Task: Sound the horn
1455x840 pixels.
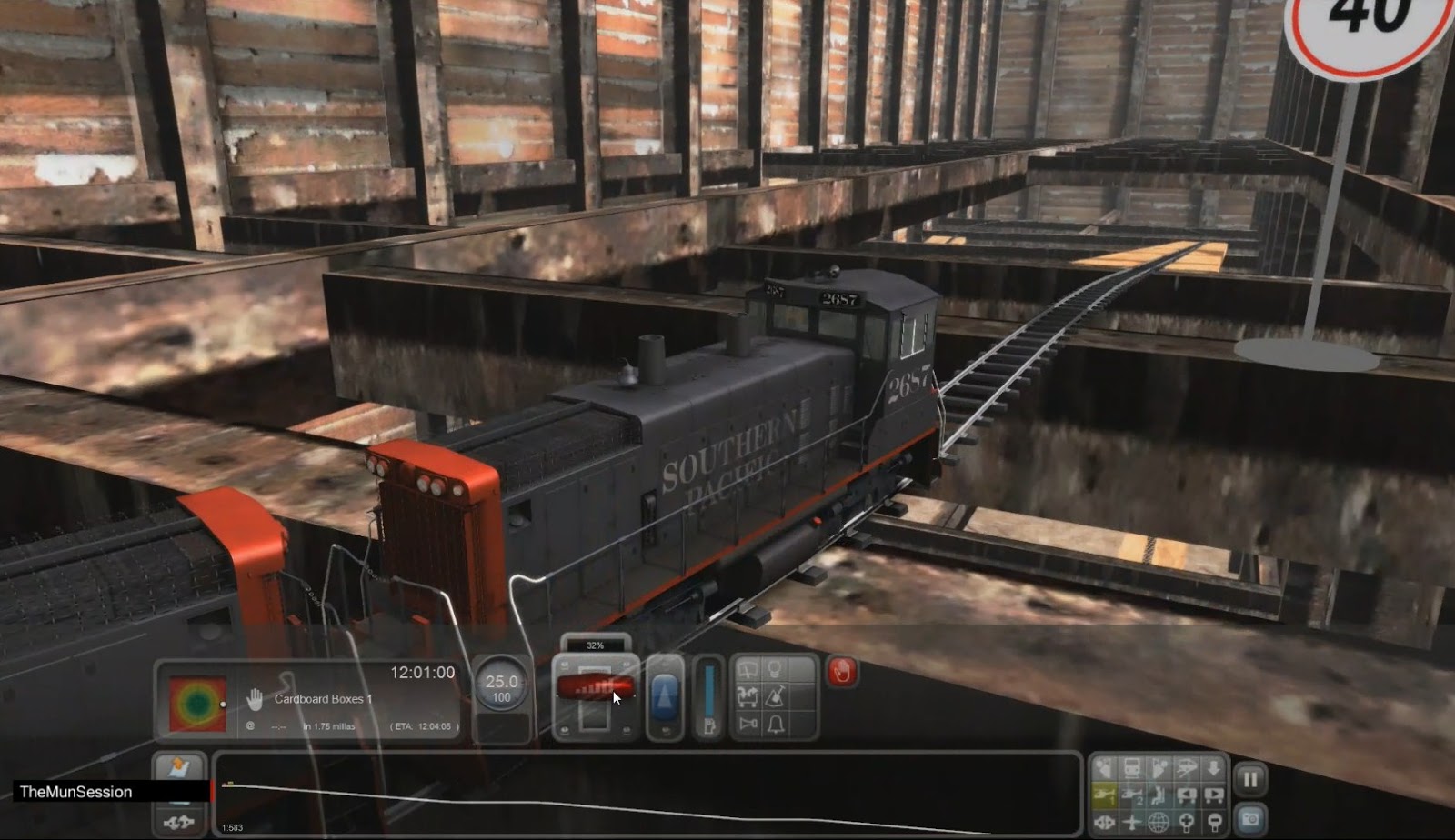Action: click(x=748, y=724)
